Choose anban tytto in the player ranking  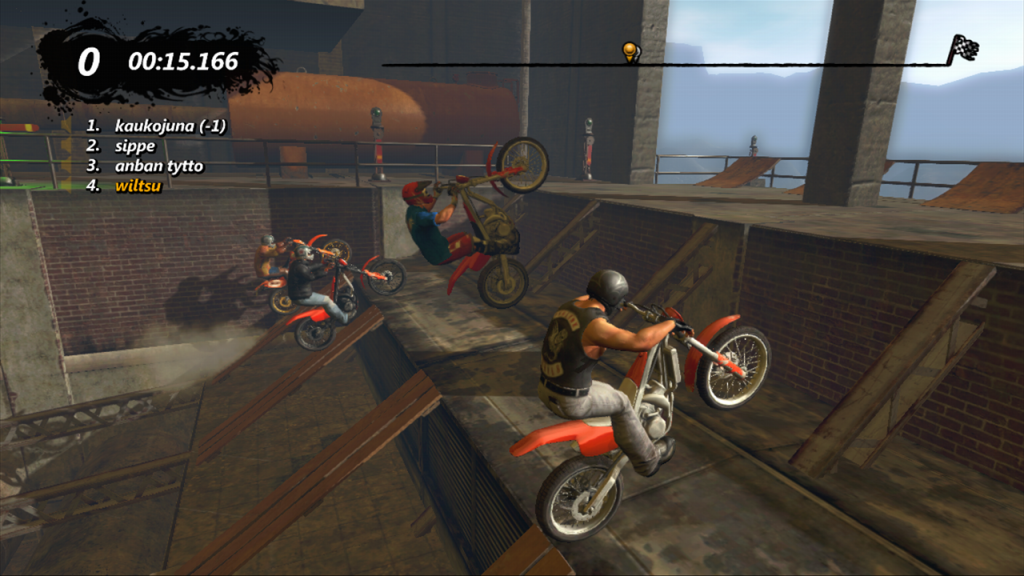pyautogui.click(x=158, y=166)
